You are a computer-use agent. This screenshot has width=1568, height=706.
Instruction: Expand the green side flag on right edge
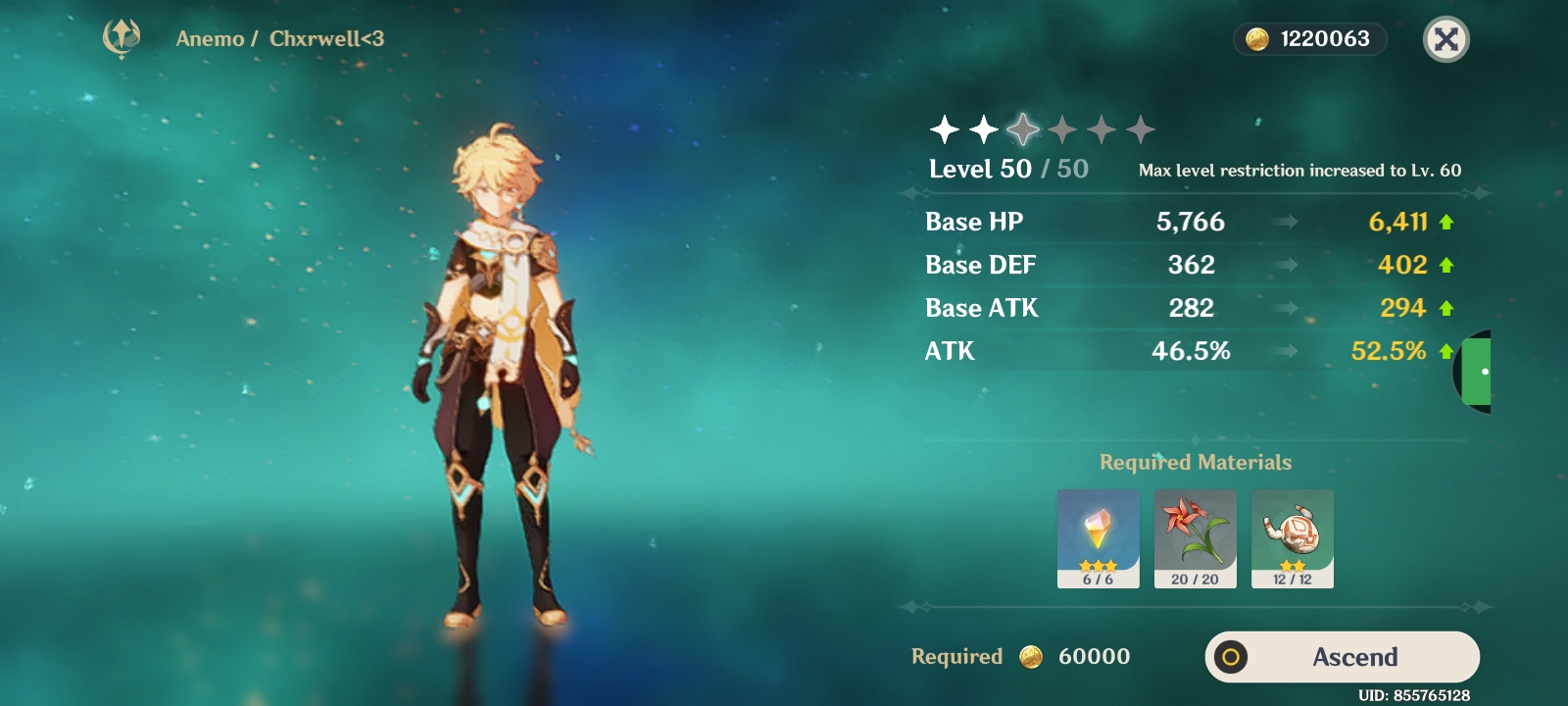coord(1479,373)
